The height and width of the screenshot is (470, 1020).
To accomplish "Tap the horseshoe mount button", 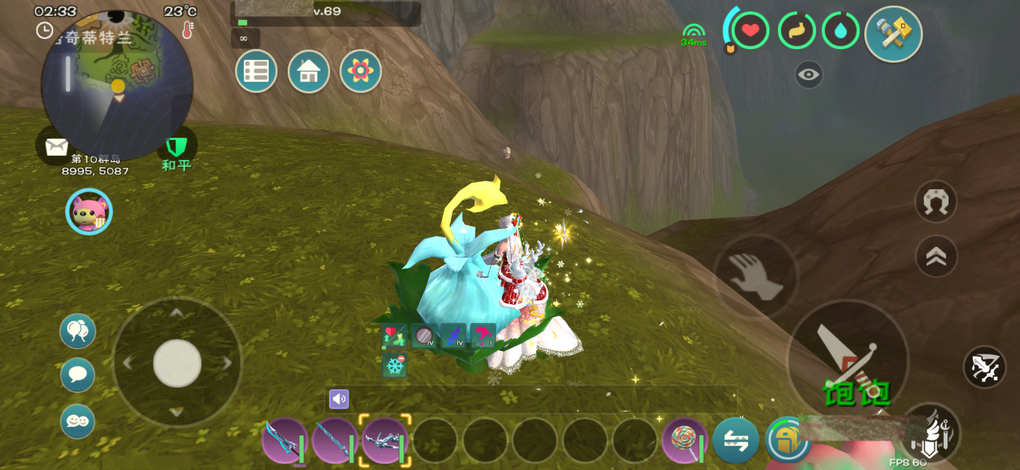I will pyautogui.click(x=936, y=203).
